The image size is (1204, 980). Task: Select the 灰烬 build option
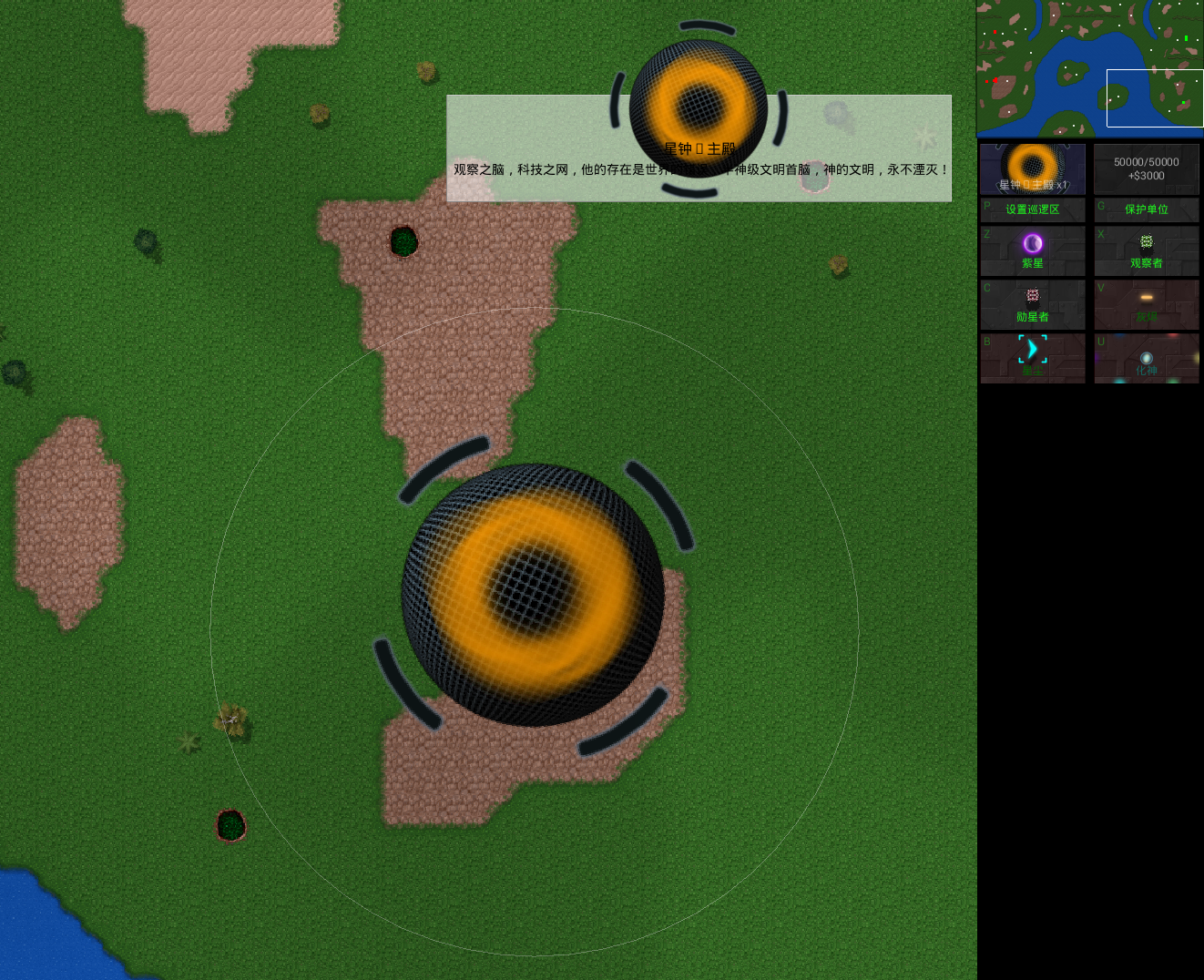1146,304
